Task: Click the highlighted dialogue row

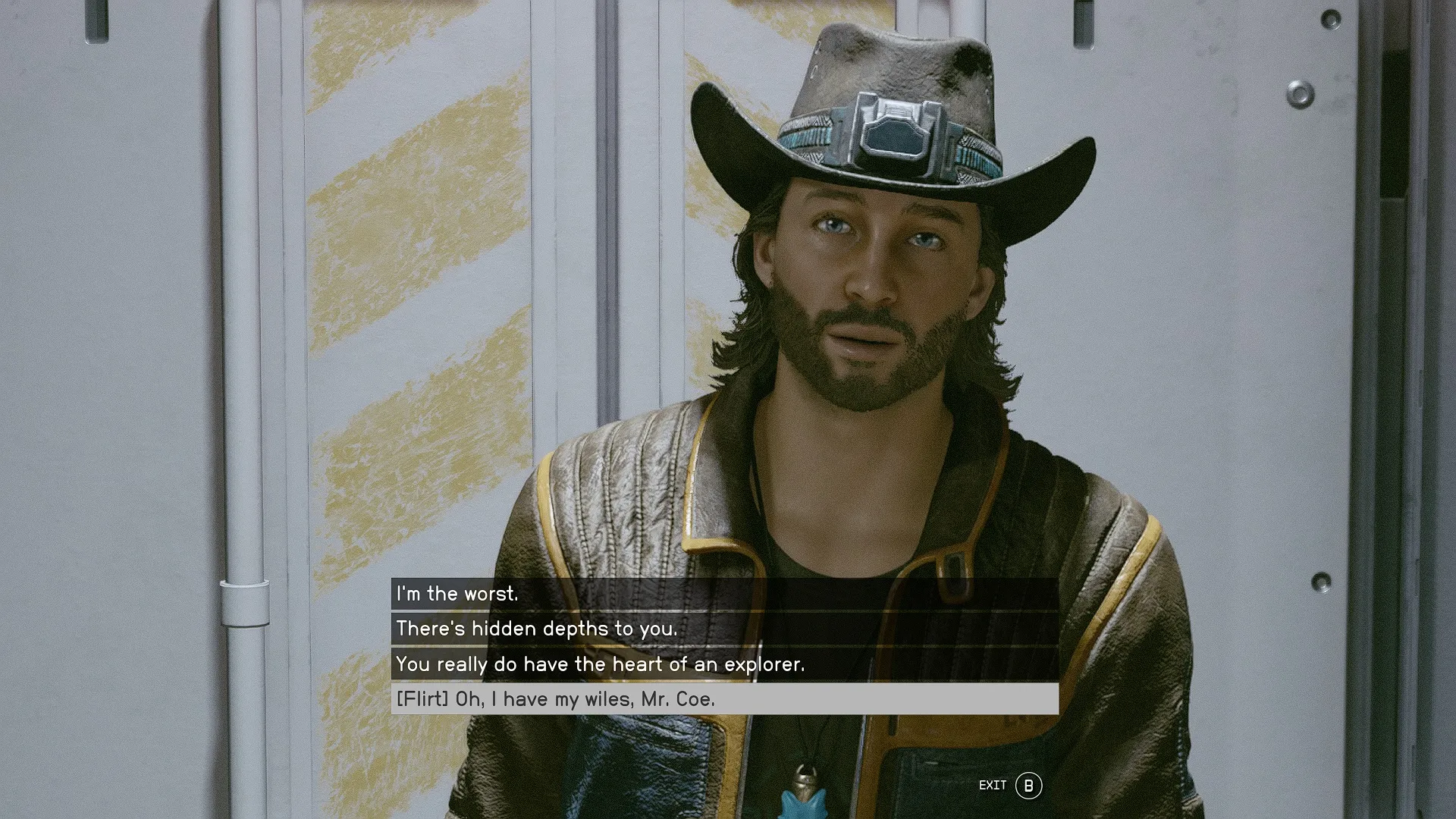Action: (682, 699)
